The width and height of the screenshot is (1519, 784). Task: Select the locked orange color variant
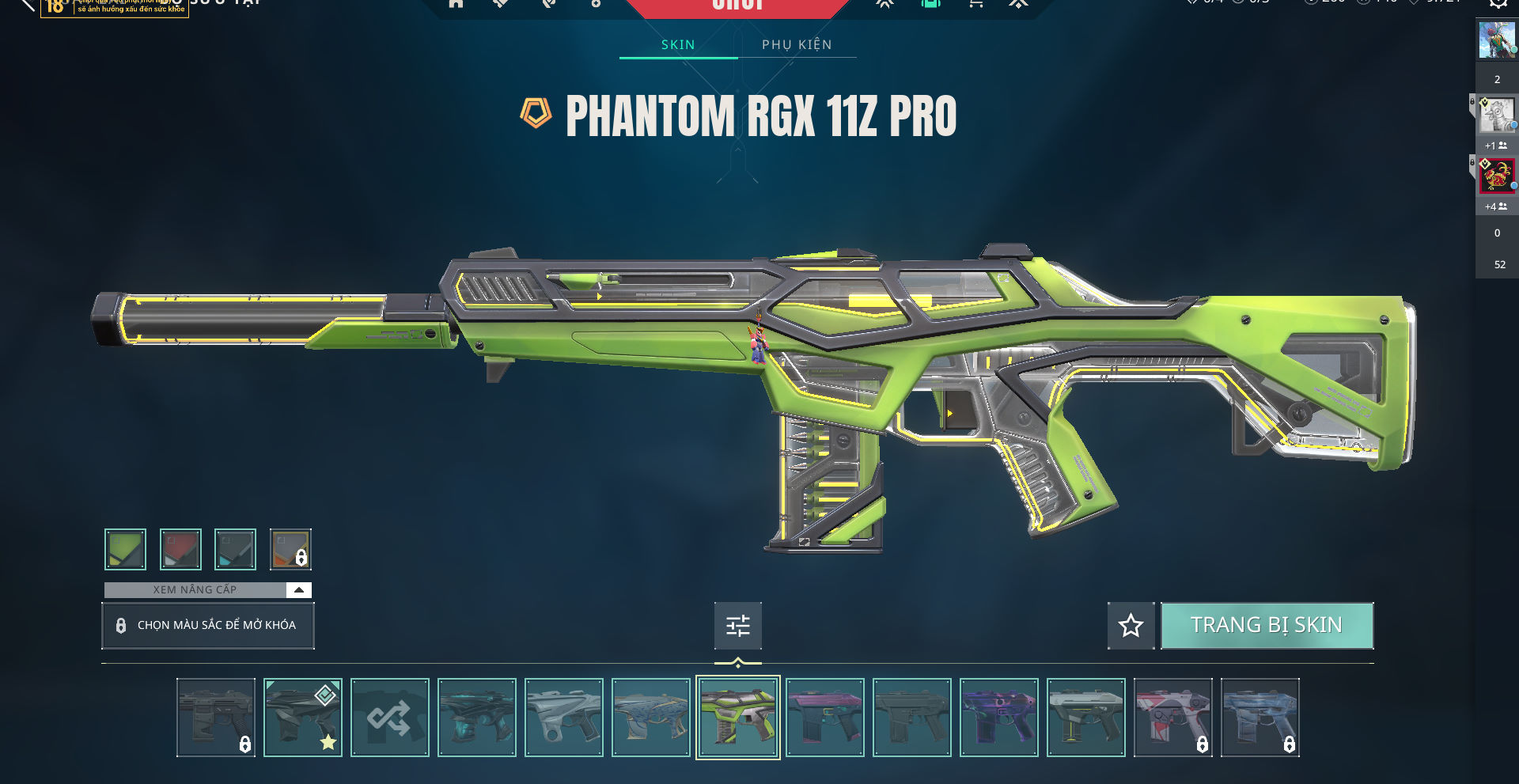pyautogui.click(x=290, y=549)
